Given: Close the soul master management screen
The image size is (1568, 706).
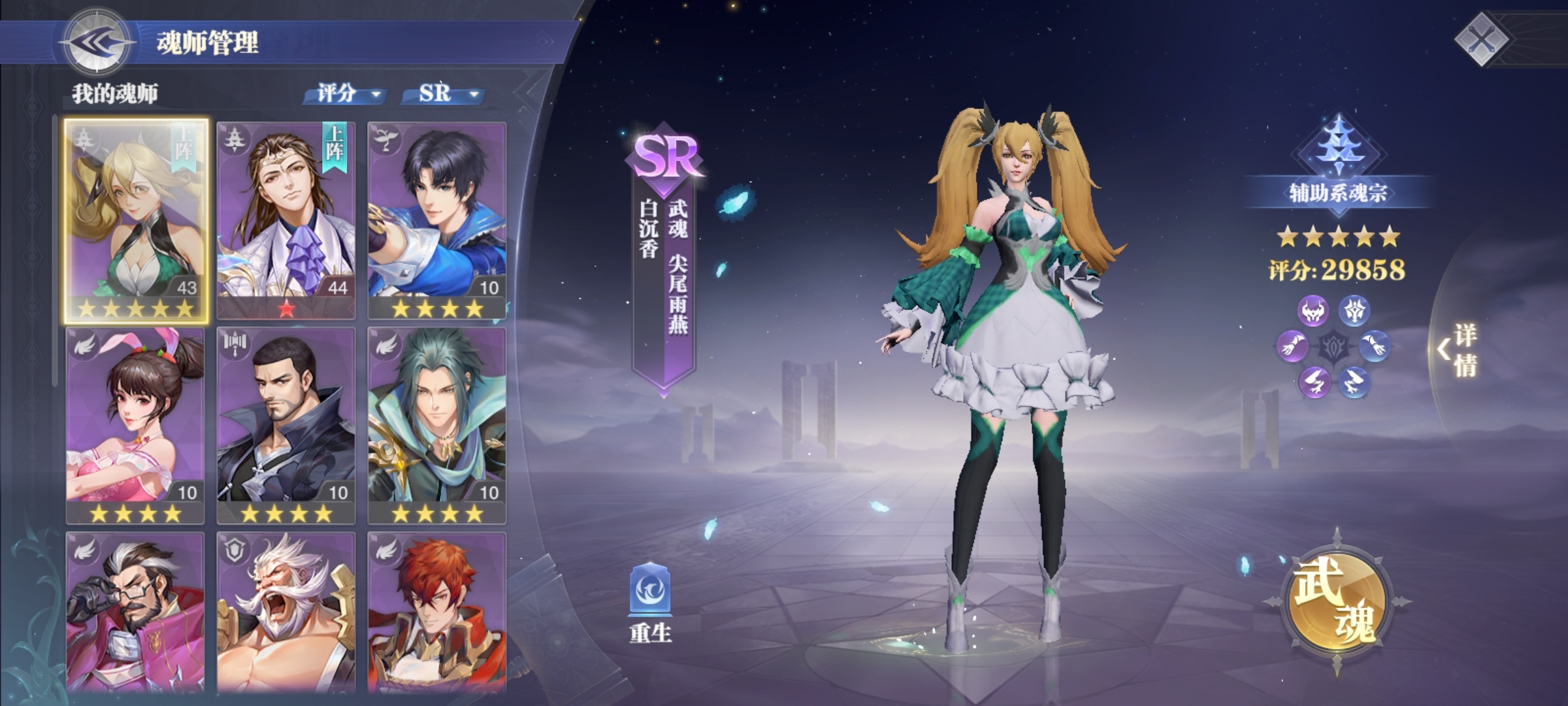Looking at the screenshot, I should [x=1483, y=38].
